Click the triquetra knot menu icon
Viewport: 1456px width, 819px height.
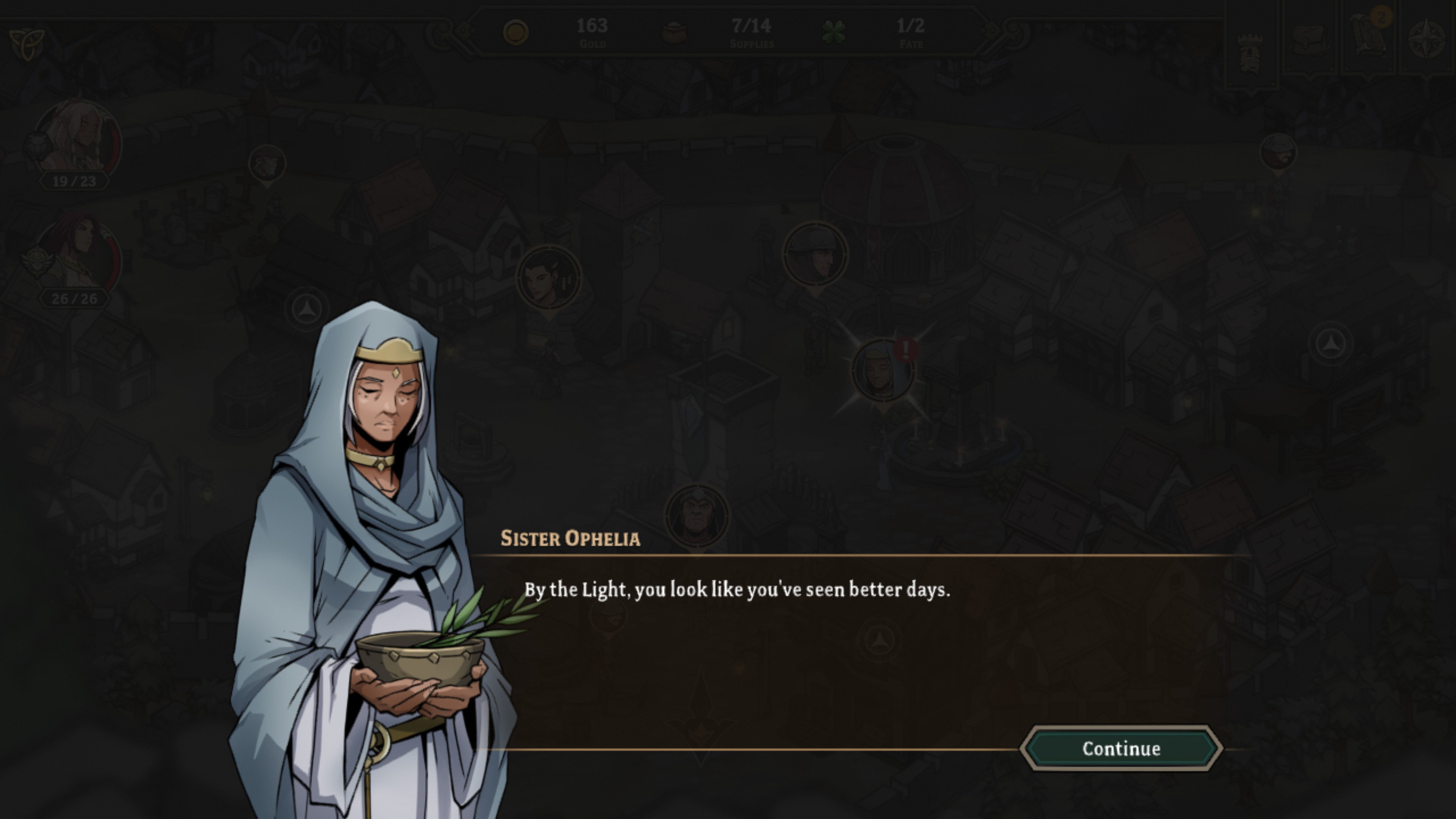(27, 44)
